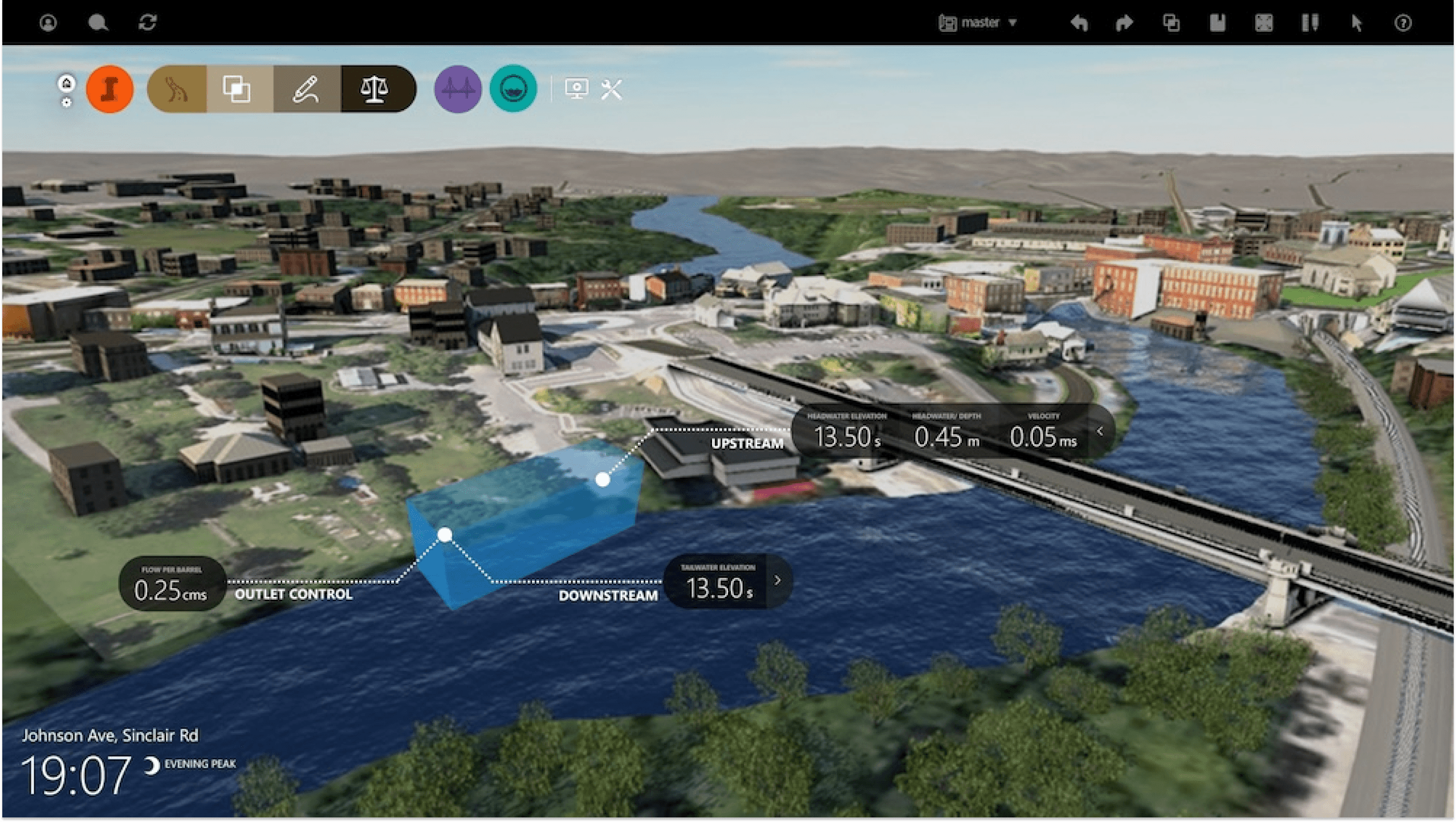Click the presentation monitor icon
Screen dimensions: 1456x822
pyautogui.click(x=577, y=88)
